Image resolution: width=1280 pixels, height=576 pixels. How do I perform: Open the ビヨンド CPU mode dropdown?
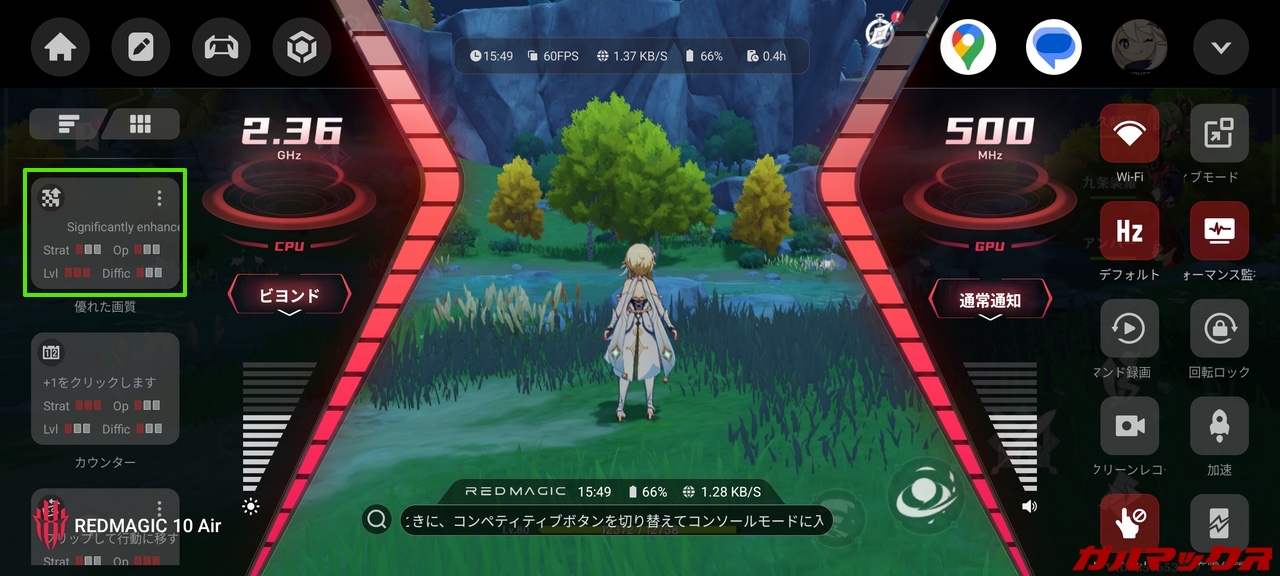coord(290,297)
